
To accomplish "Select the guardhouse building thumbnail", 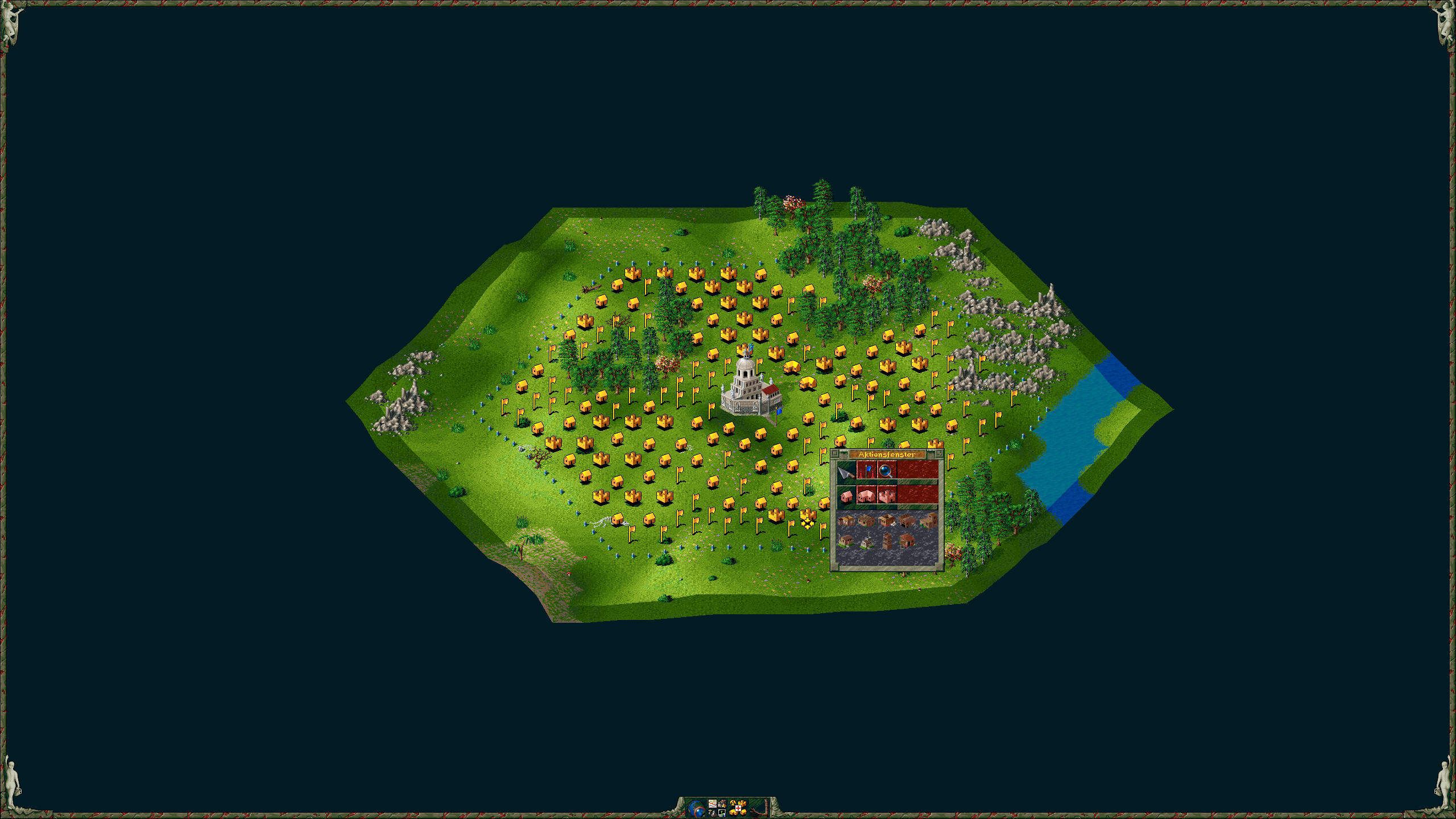I will click(x=907, y=541).
